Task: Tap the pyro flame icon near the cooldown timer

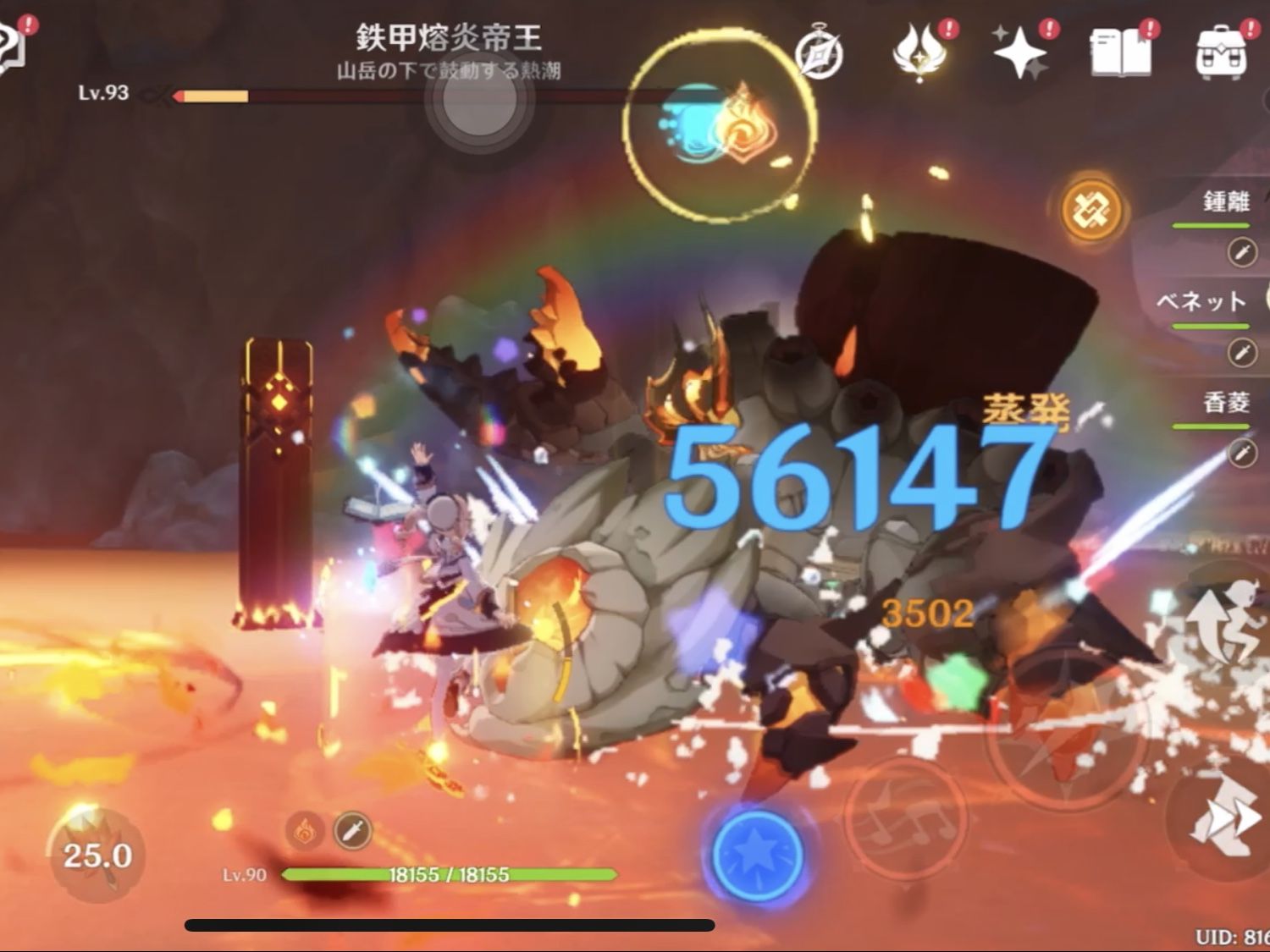Action: [x=305, y=832]
